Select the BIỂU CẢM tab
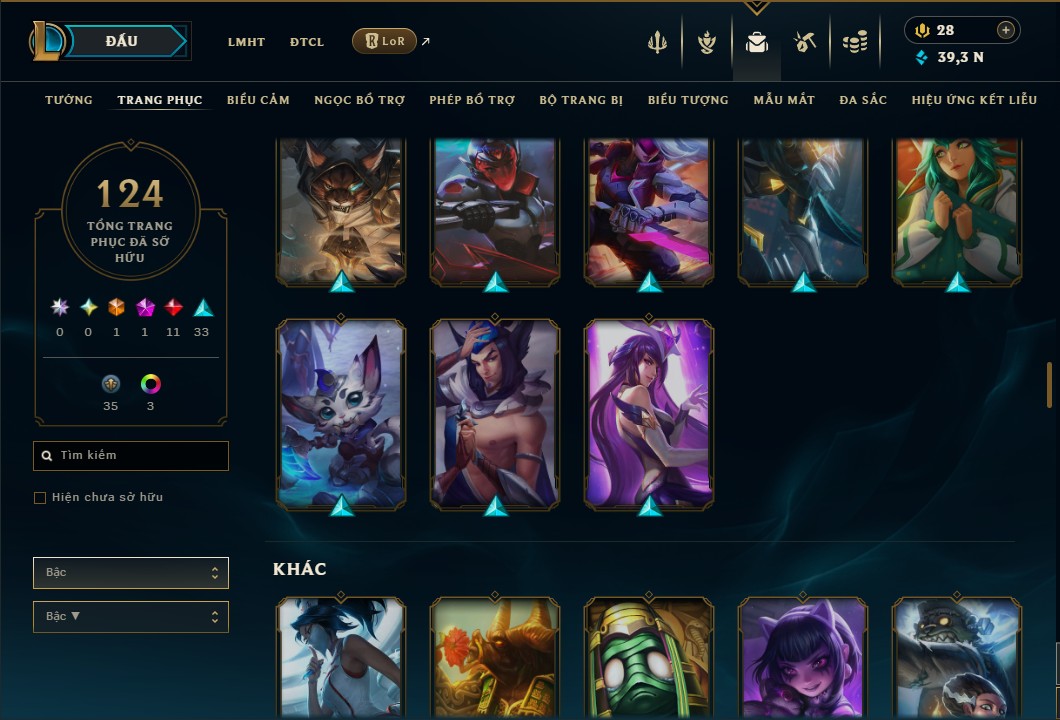Viewport: 1060px width, 720px height. (x=258, y=100)
